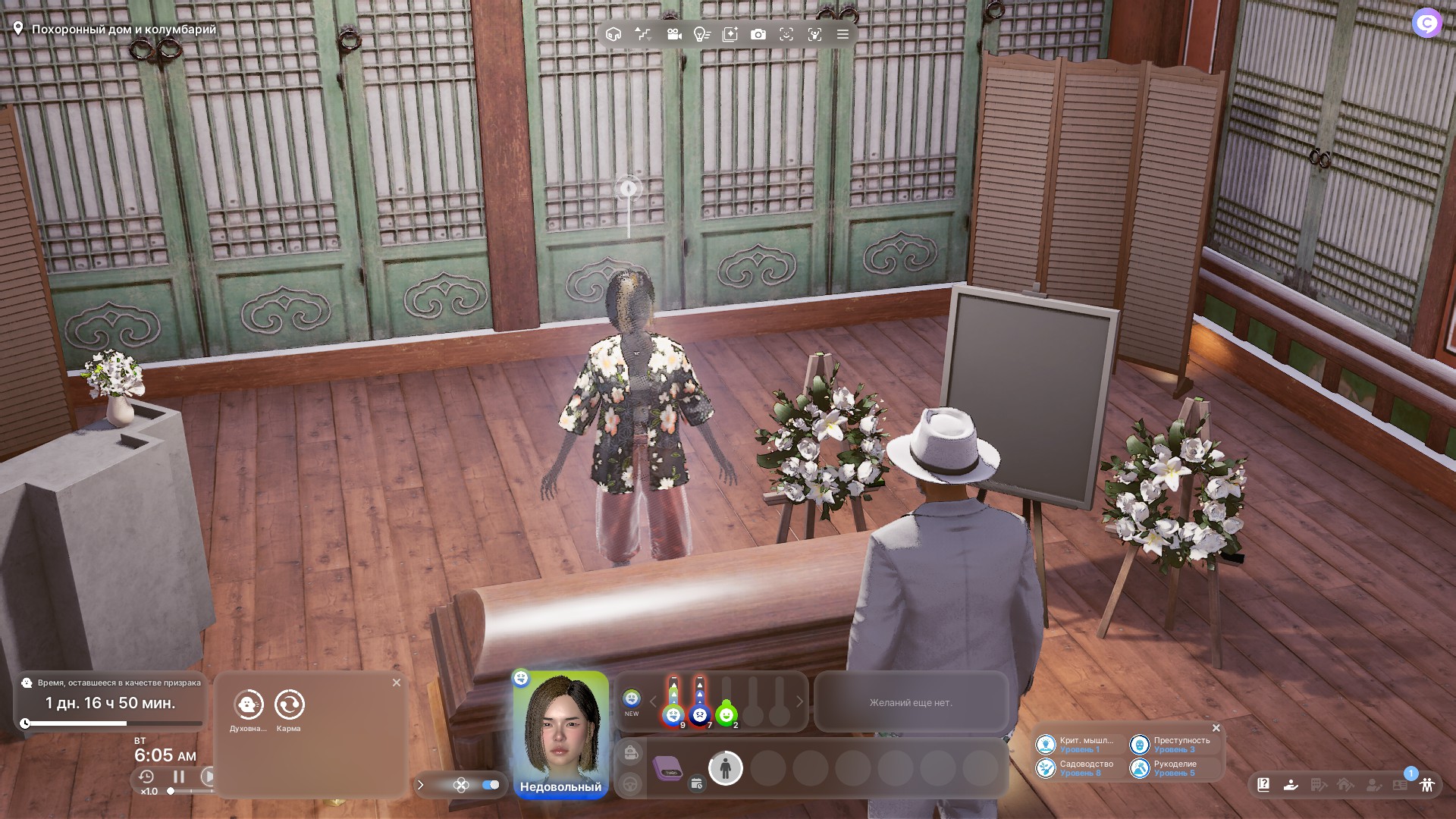Pause the game time
This screenshot has height=819, width=1456.
(179, 777)
